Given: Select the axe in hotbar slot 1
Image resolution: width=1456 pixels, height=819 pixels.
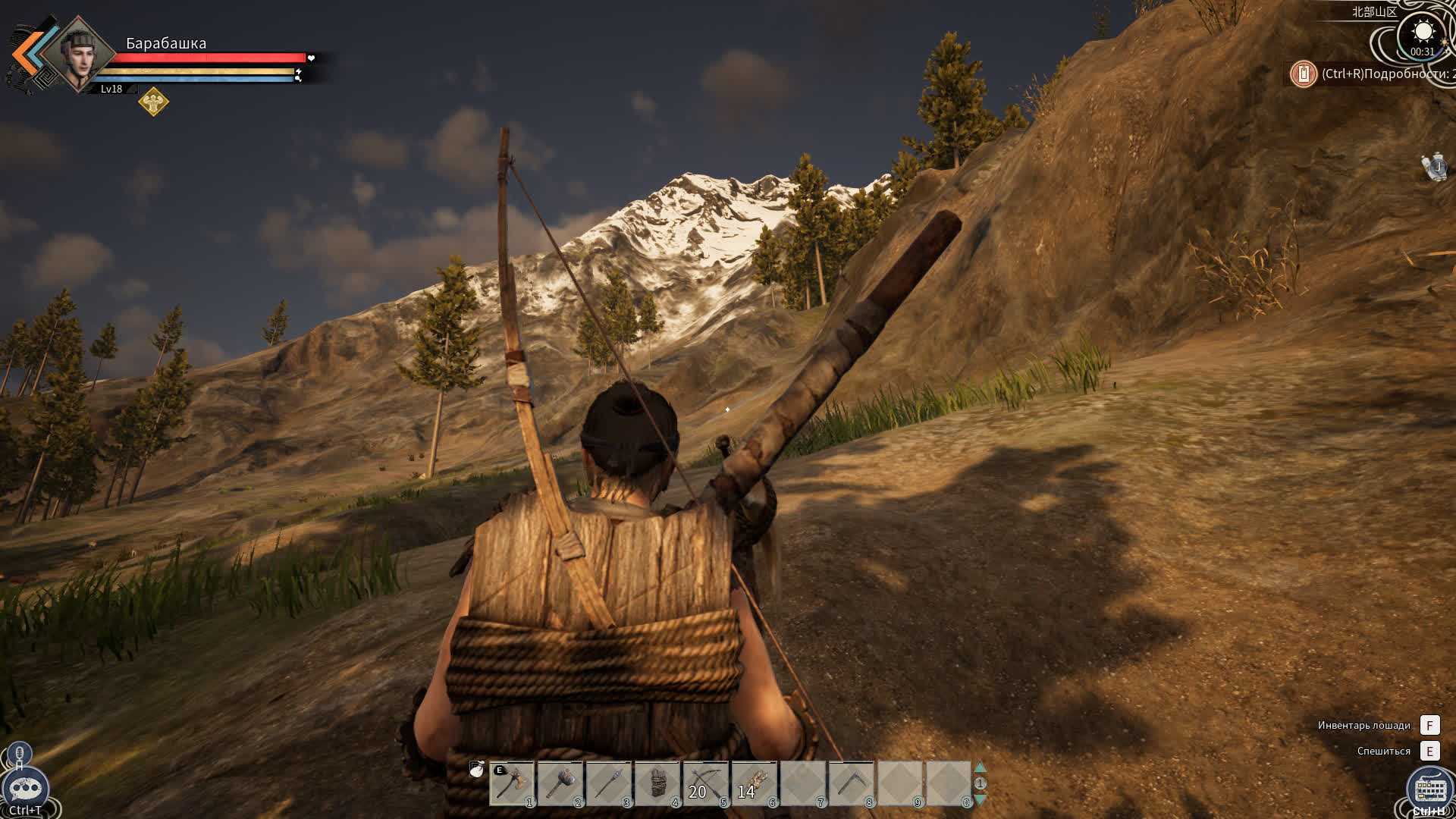Looking at the screenshot, I should [x=511, y=784].
